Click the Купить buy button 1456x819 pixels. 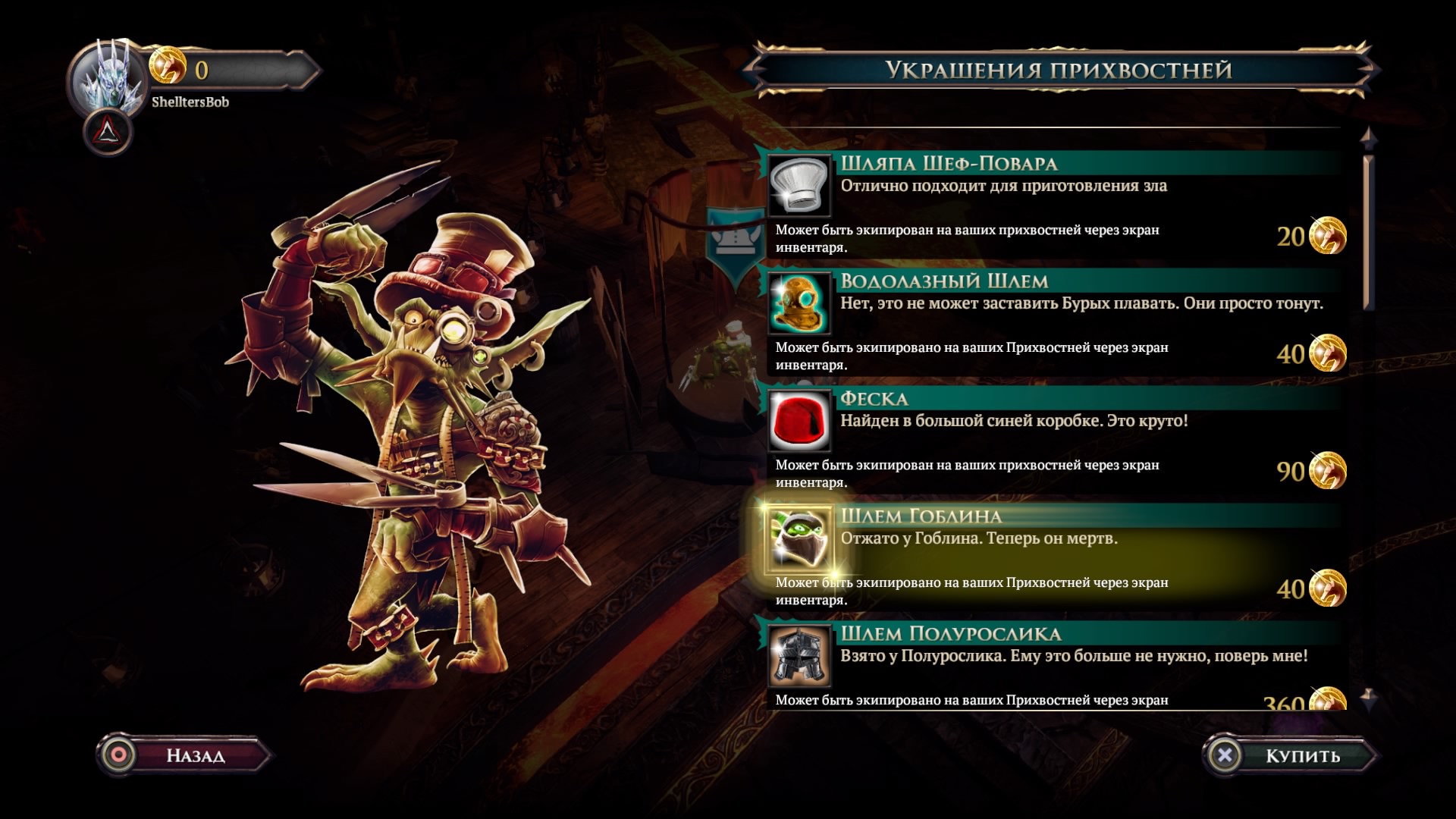point(1290,755)
